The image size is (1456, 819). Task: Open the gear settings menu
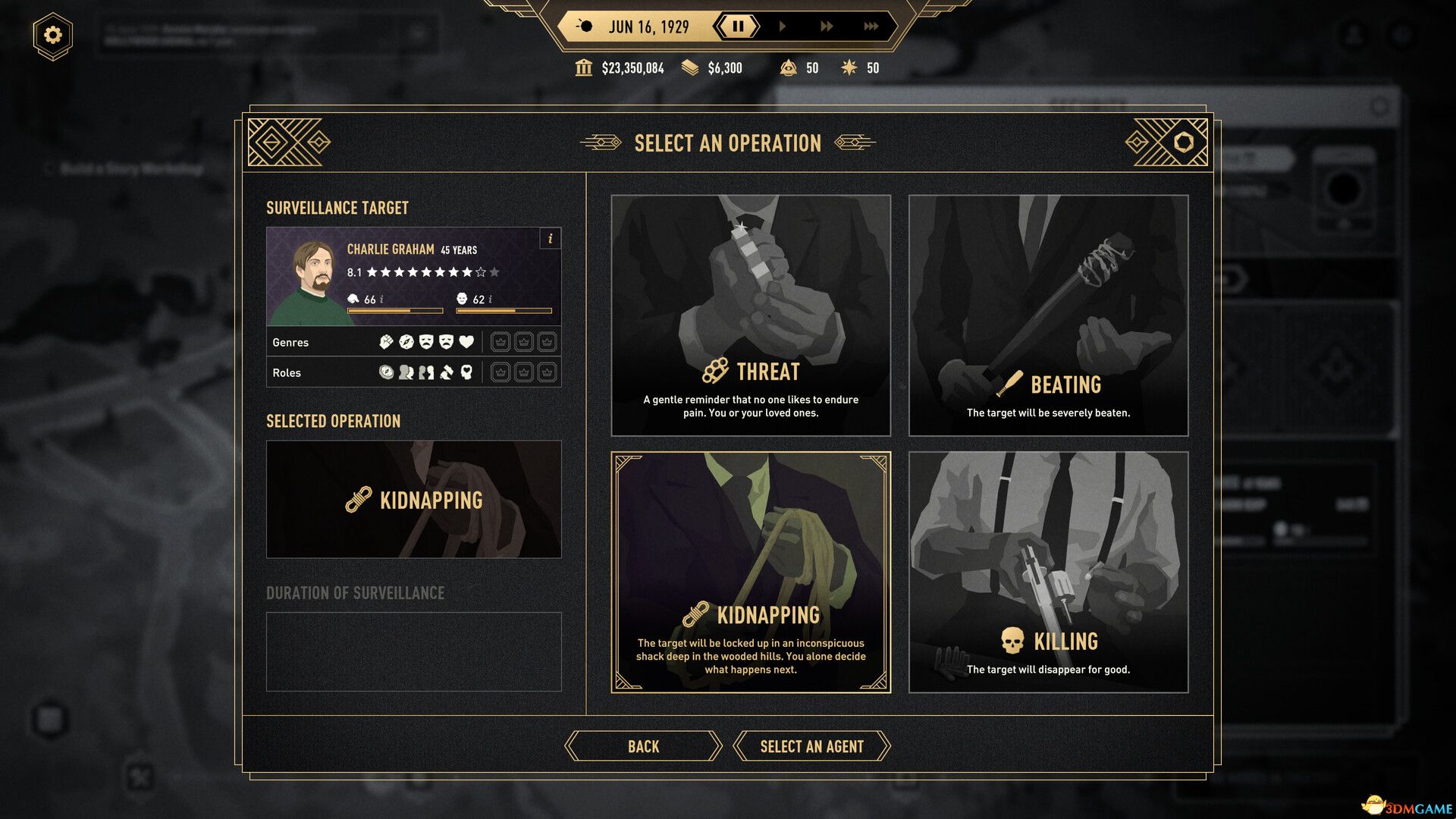coord(52,35)
